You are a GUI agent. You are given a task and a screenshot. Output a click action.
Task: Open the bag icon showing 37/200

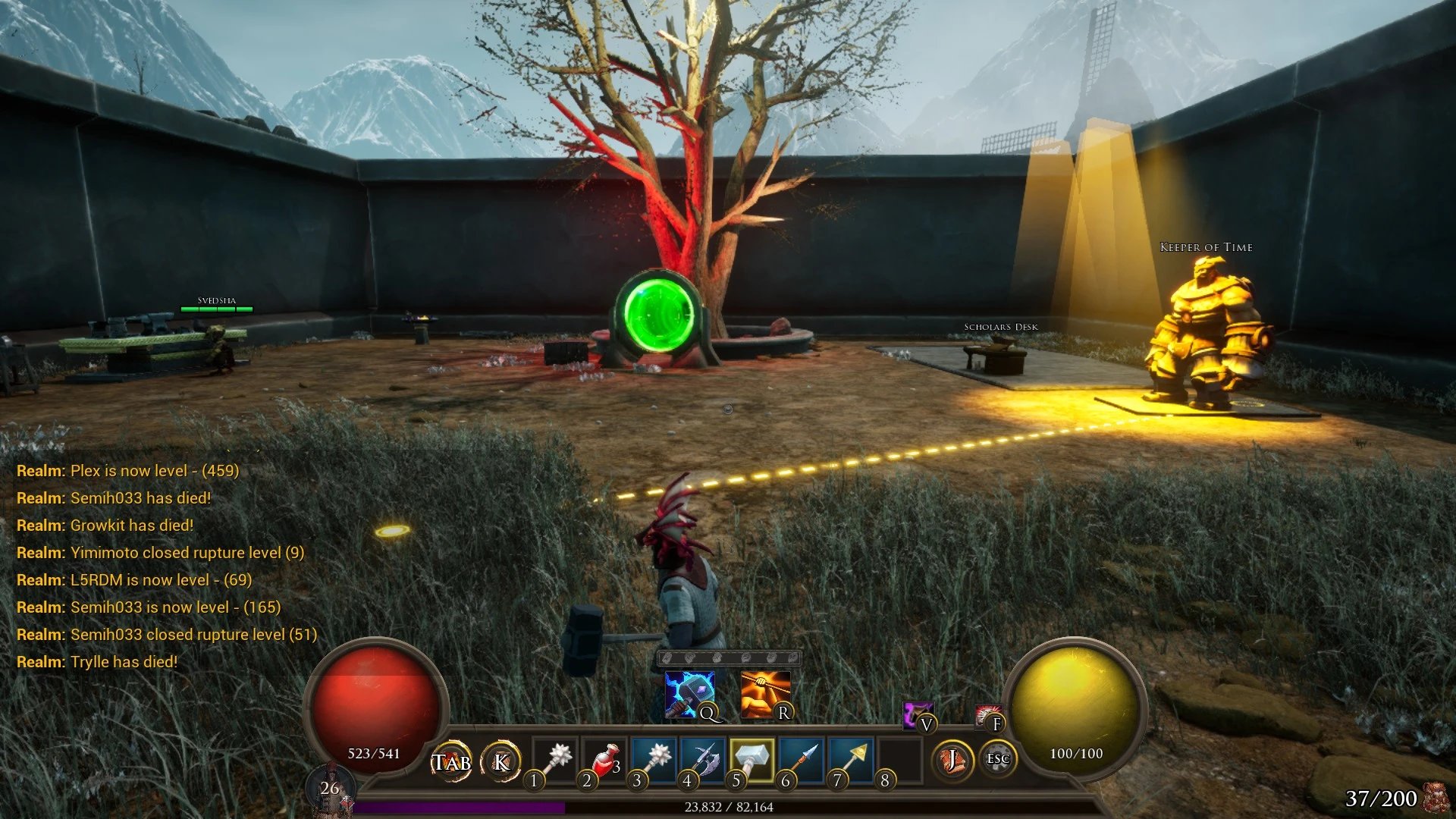click(x=1433, y=798)
